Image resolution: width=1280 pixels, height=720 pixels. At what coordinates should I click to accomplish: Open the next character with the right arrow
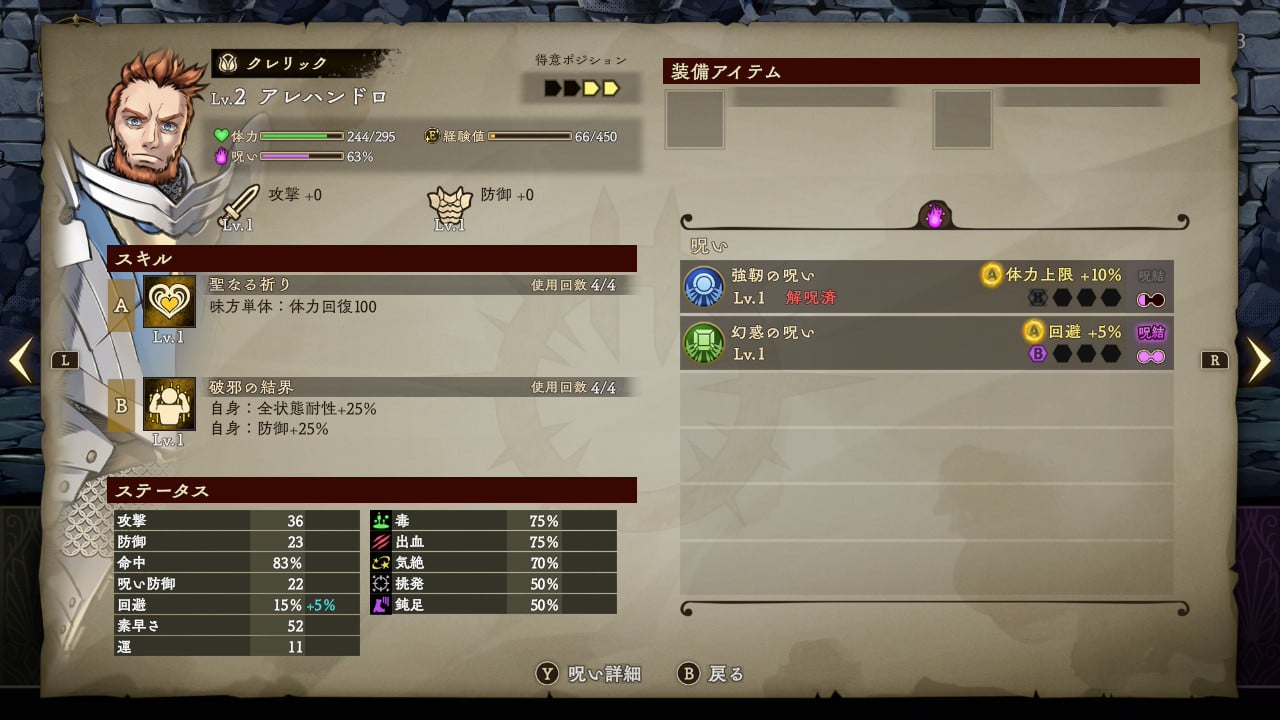pos(1259,359)
